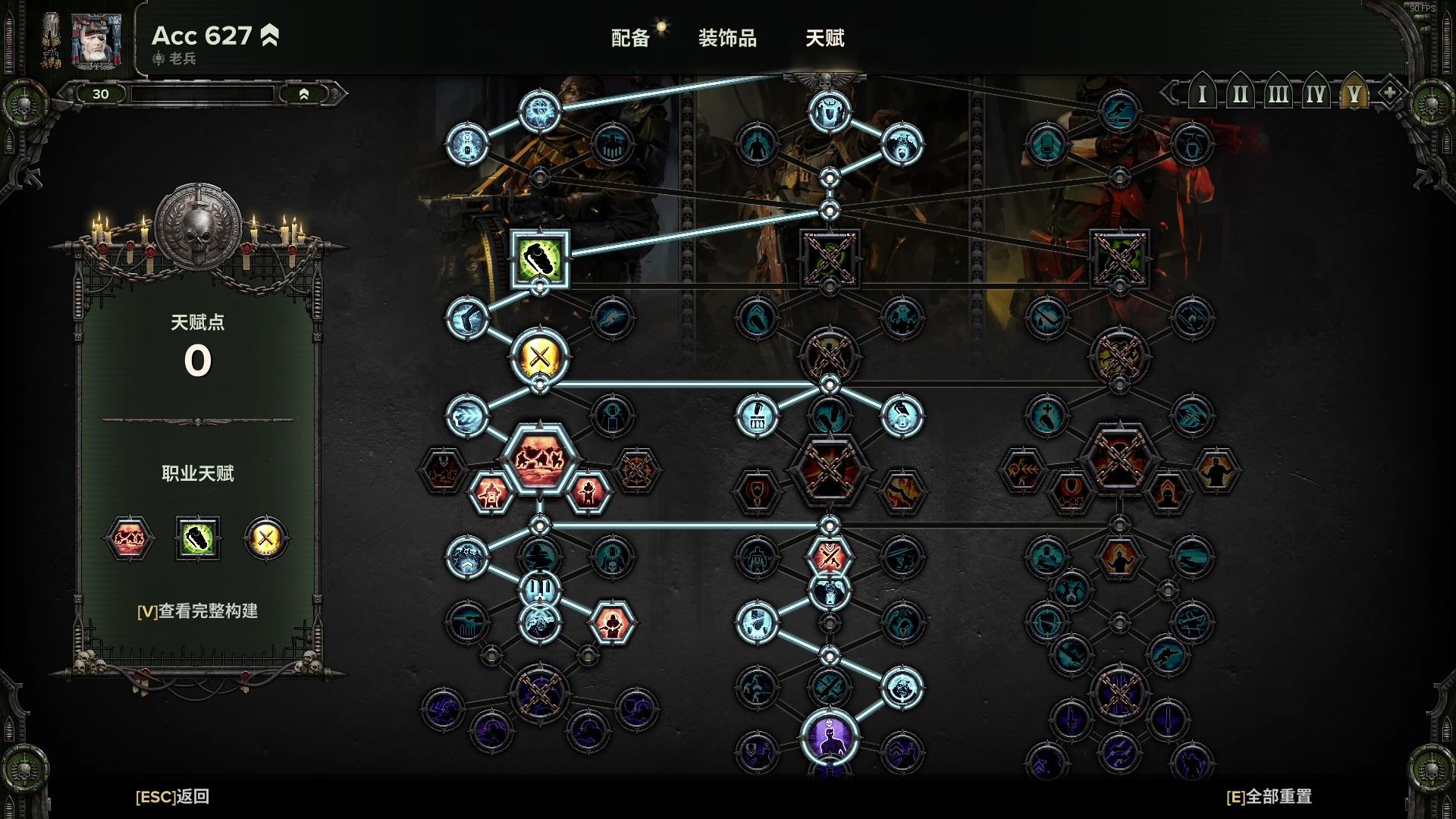Viewport: 1456px width, 819px height.
Task: Select the red hexagon summary icon under 职业天赋
Action: (128, 538)
